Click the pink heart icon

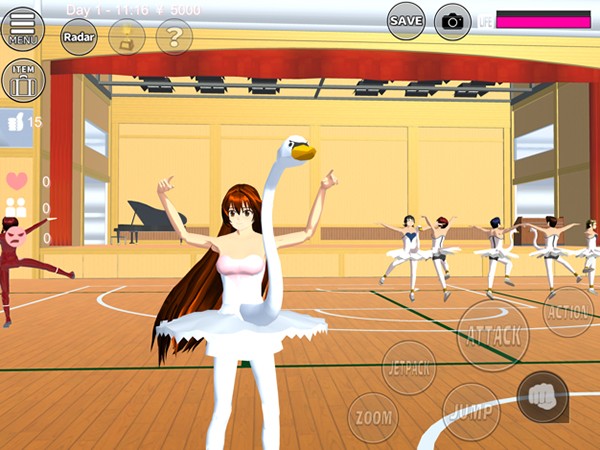tap(16, 181)
